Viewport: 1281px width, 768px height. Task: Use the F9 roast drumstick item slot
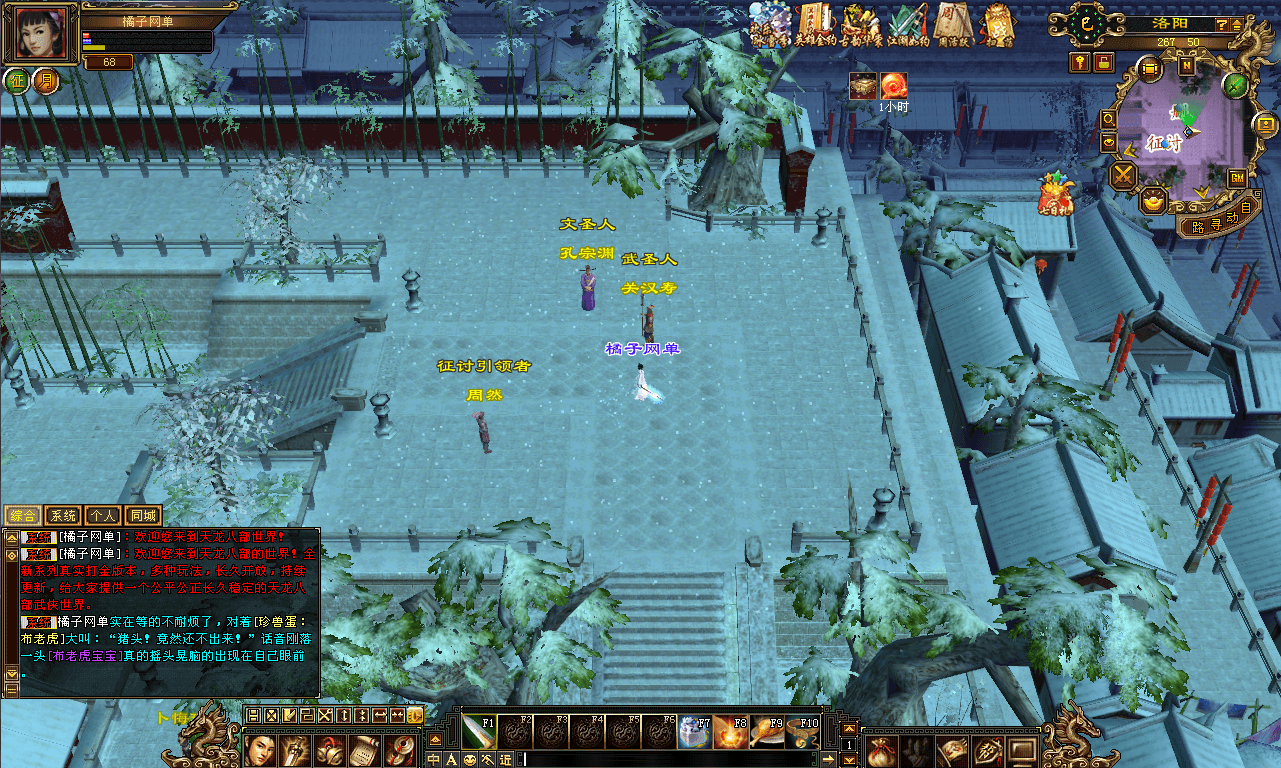click(765, 732)
